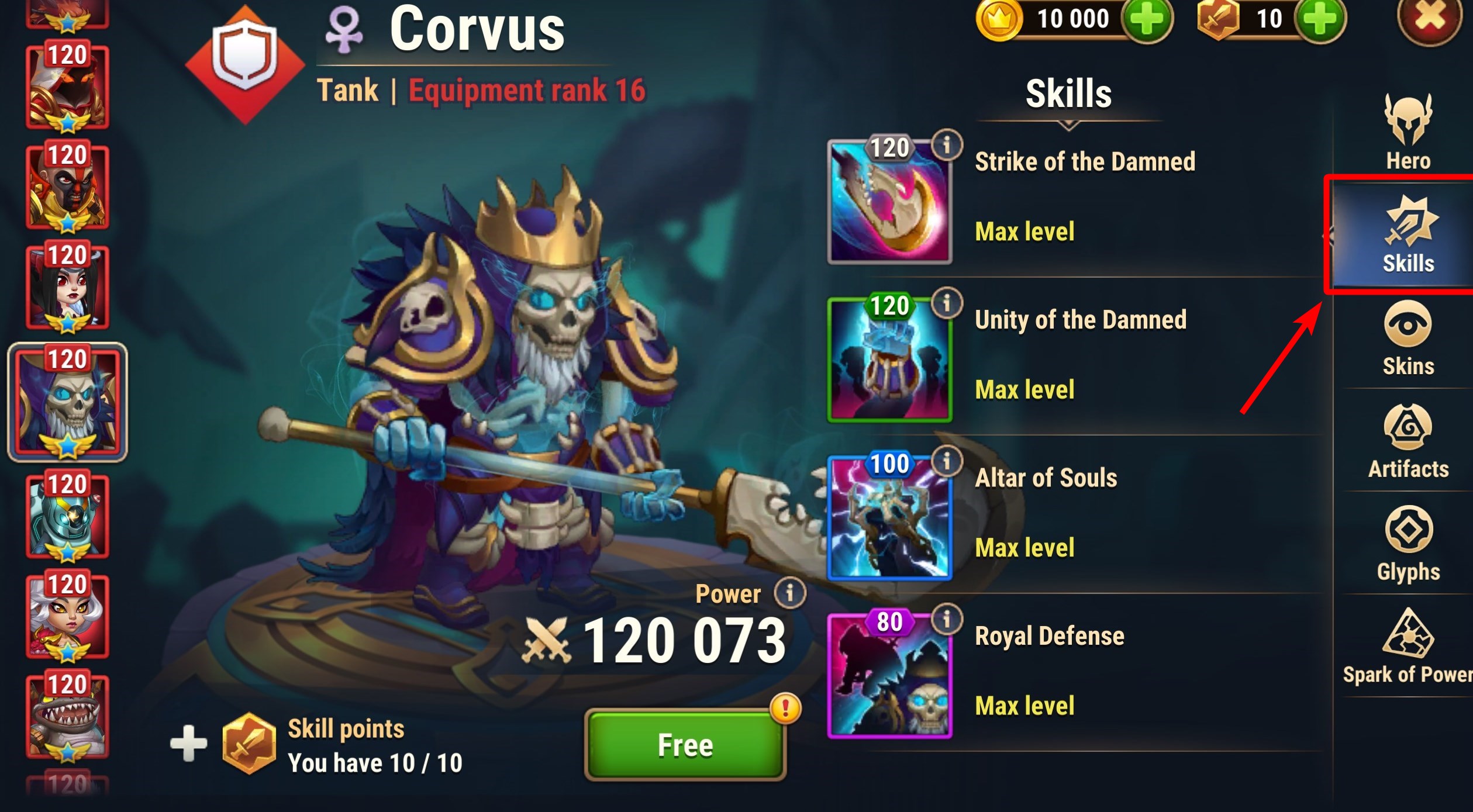Select the Corvus portrait in hero list
The image size is (1473, 812).
(67, 402)
